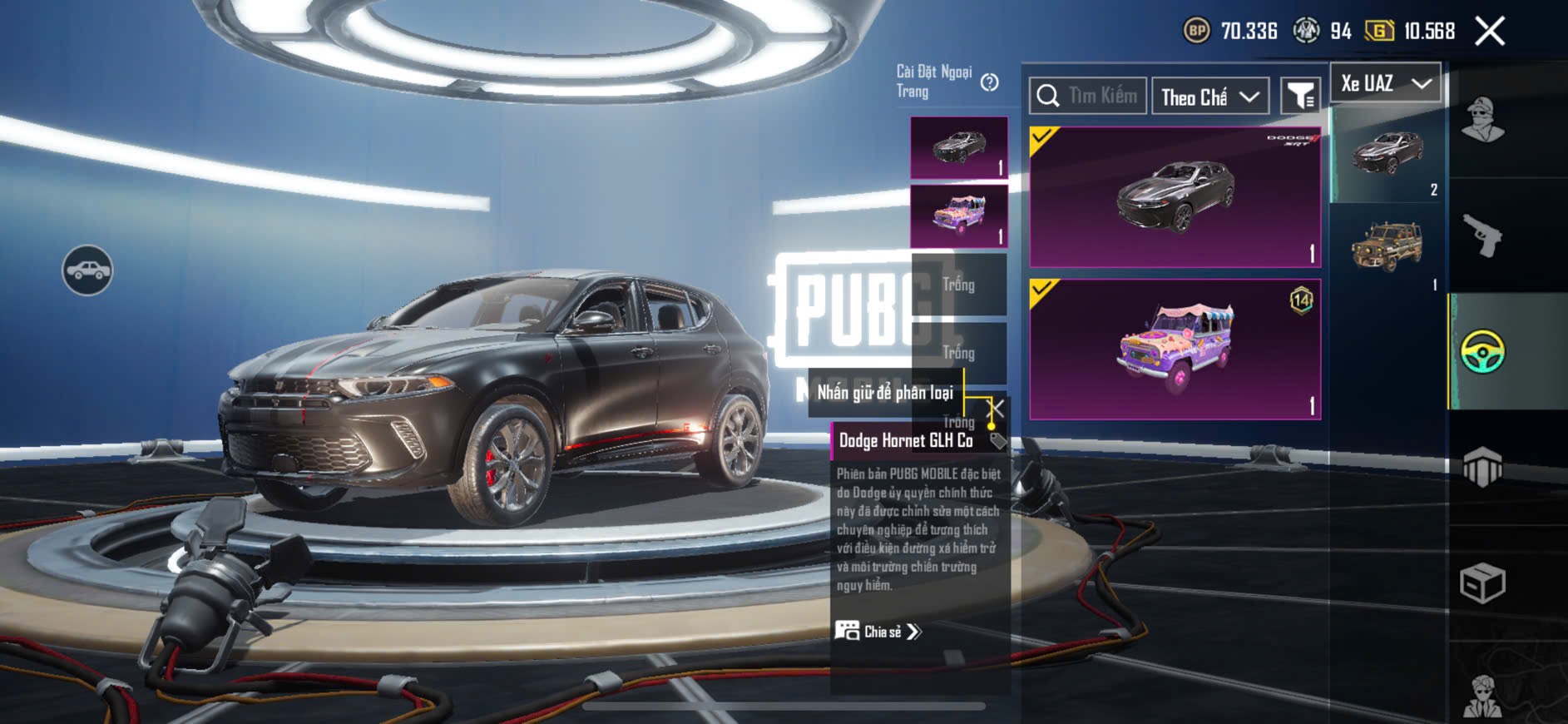The height and width of the screenshot is (724, 1568).
Task: Close the Dodge Hornet info tooltip
Action: pyautogui.click(x=995, y=409)
